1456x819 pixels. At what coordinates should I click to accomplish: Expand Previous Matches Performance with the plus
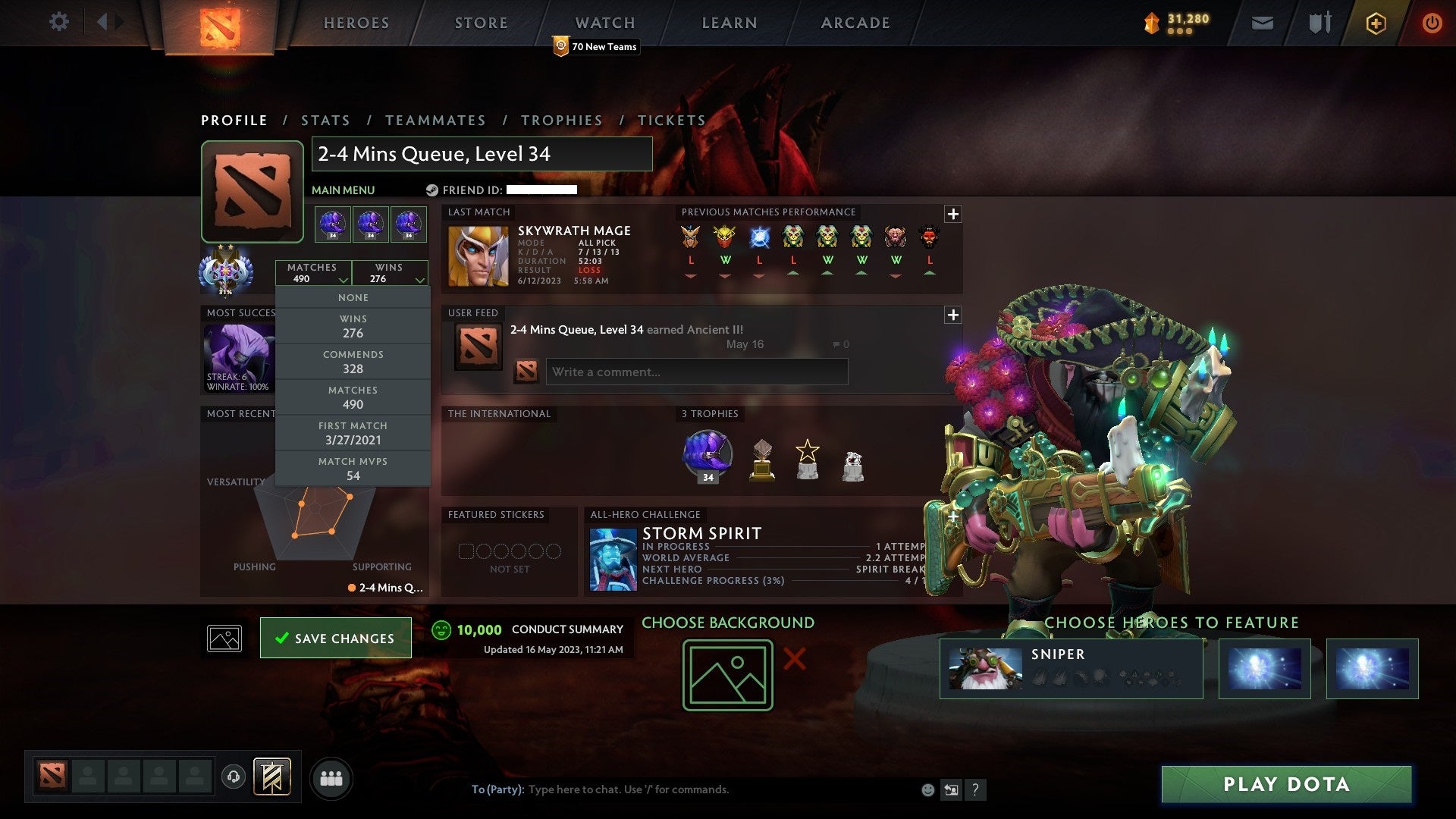(953, 214)
